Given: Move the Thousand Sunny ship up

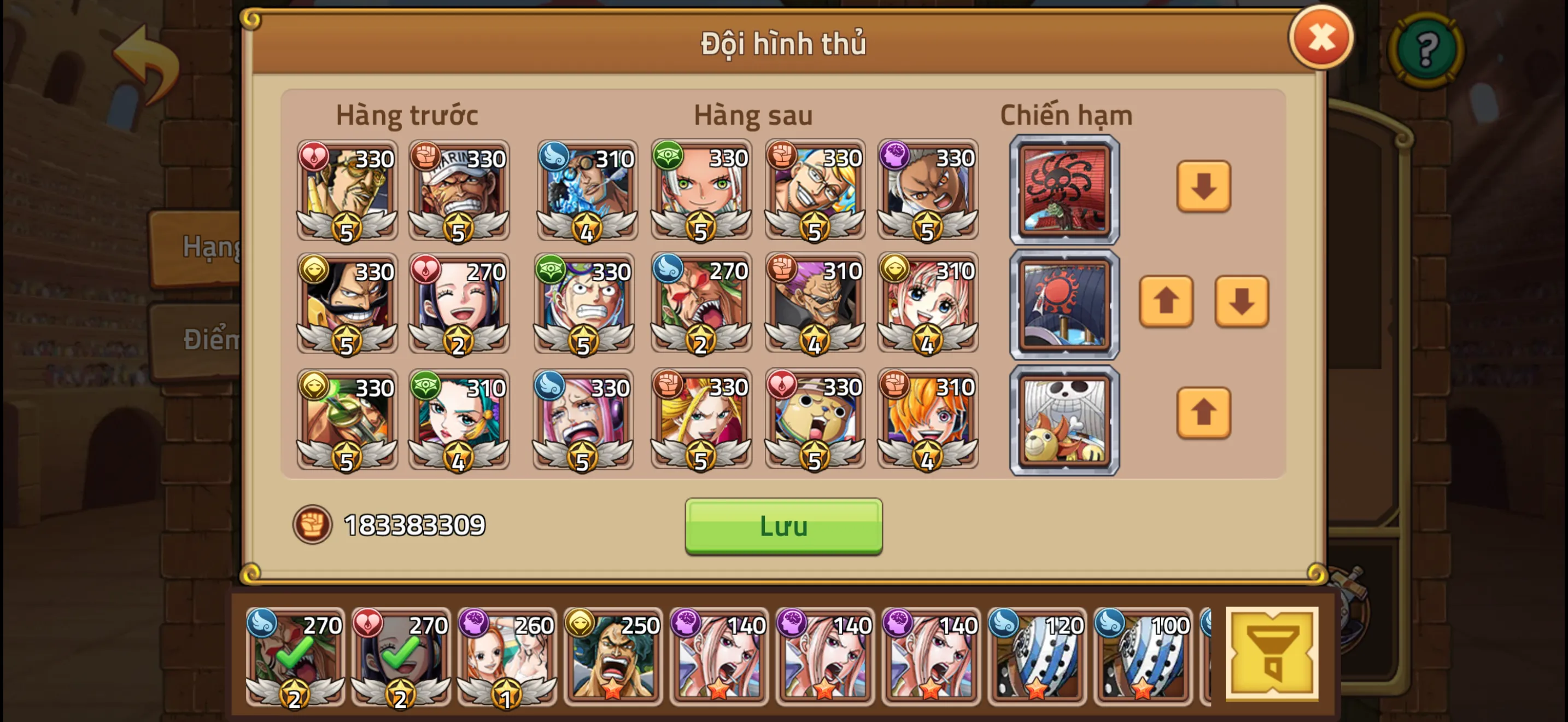Looking at the screenshot, I should pyautogui.click(x=1203, y=413).
